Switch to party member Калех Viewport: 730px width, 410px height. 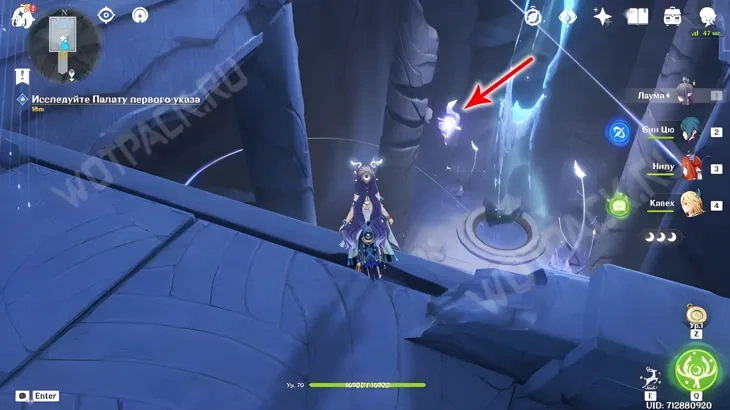pos(688,205)
